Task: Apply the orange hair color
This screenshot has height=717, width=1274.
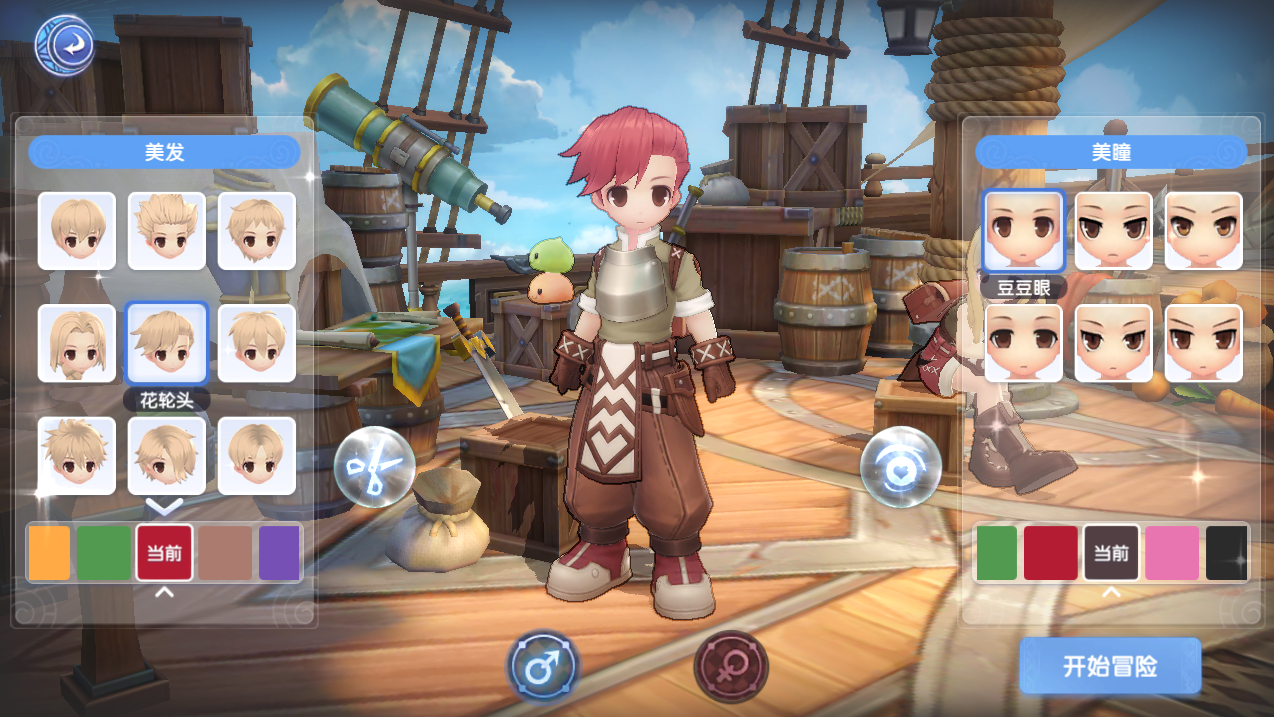Action: pos(49,553)
